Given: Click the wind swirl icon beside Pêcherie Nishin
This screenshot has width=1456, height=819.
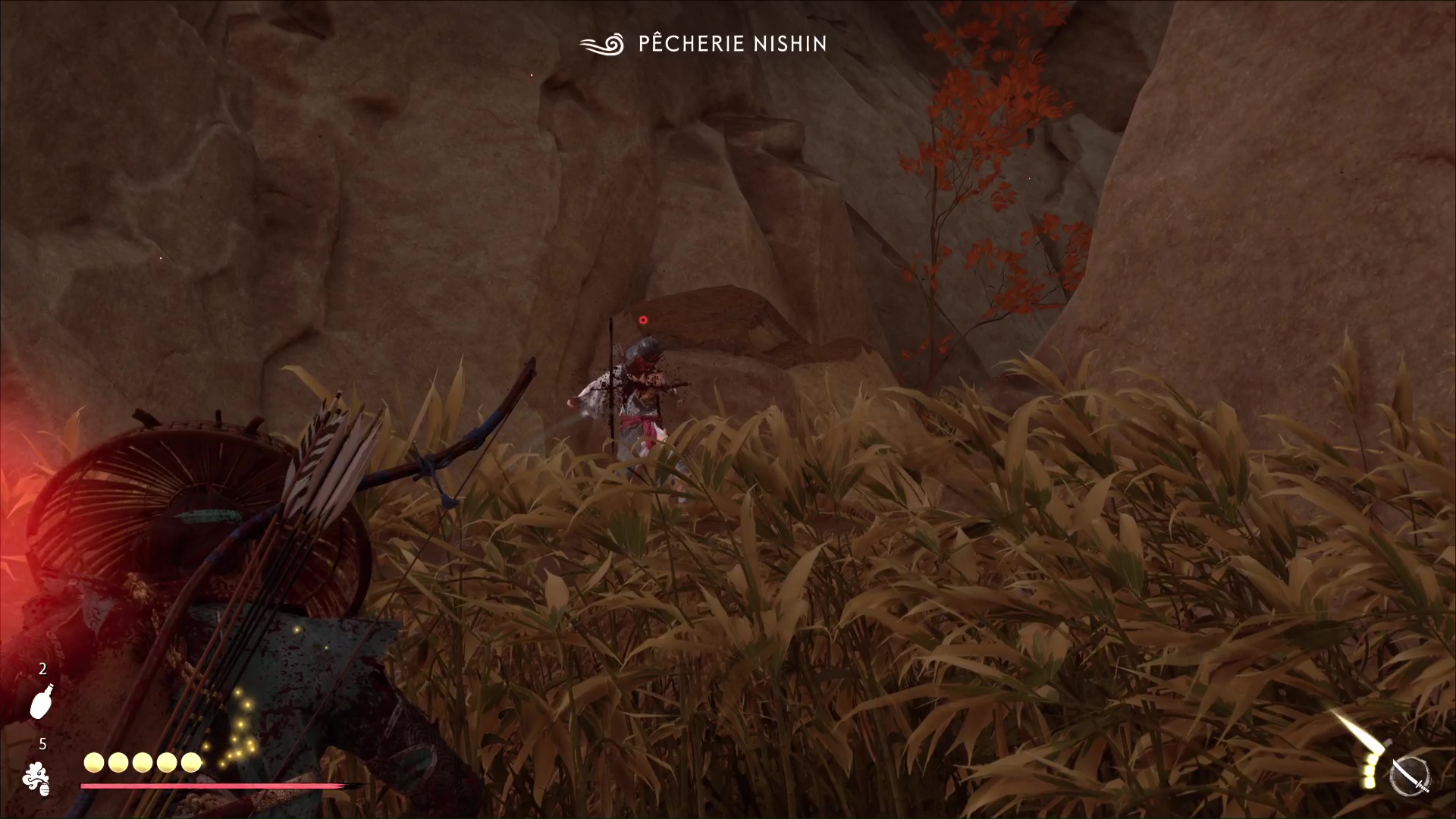Looking at the screenshot, I should tap(602, 44).
